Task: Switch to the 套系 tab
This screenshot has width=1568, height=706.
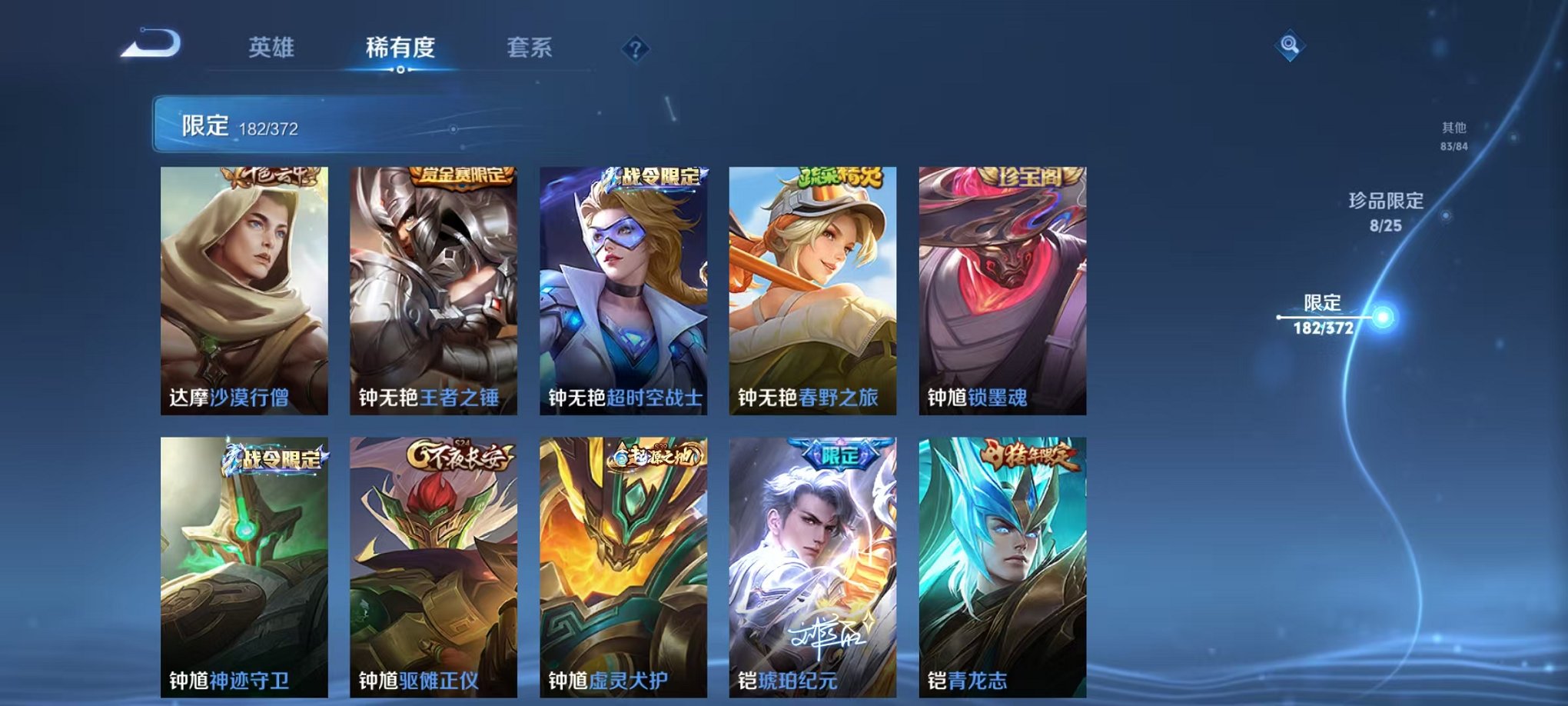Action: [533, 48]
